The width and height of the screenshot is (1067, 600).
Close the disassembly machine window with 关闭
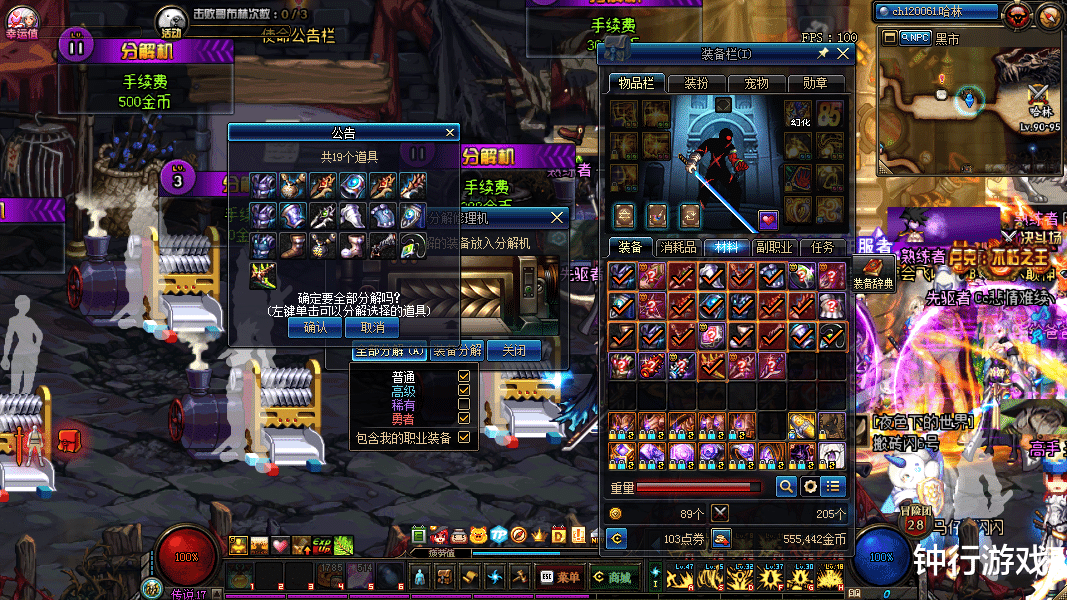point(514,350)
